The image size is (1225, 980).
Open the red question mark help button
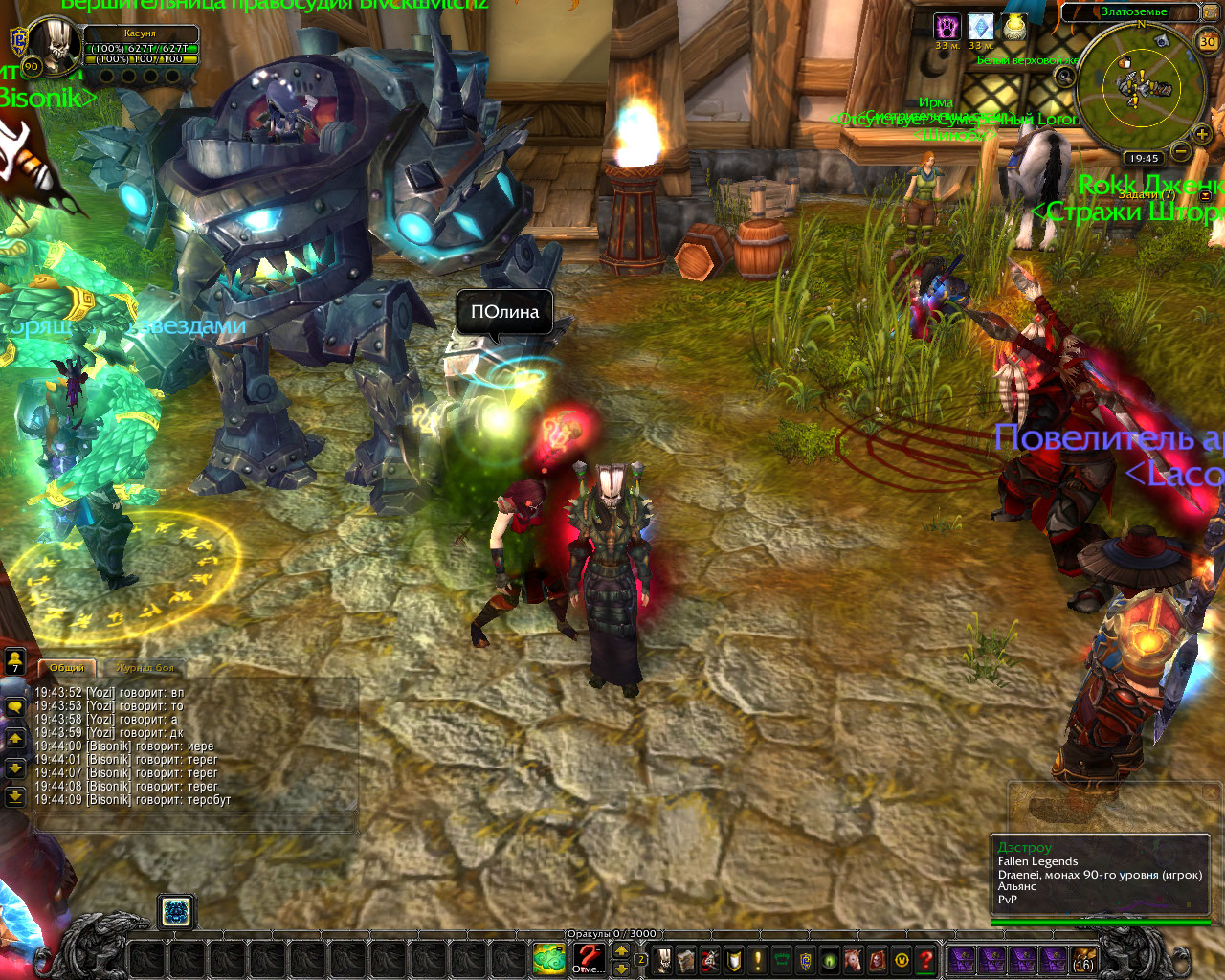pyautogui.click(x=925, y=959)
